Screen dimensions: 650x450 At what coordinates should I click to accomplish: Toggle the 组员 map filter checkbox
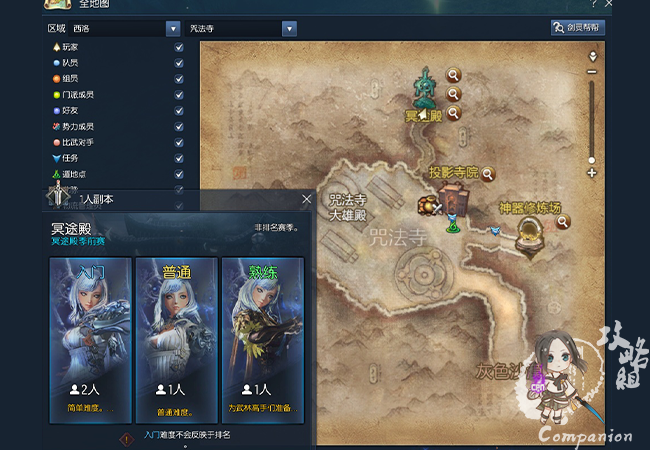click(179, 79)
